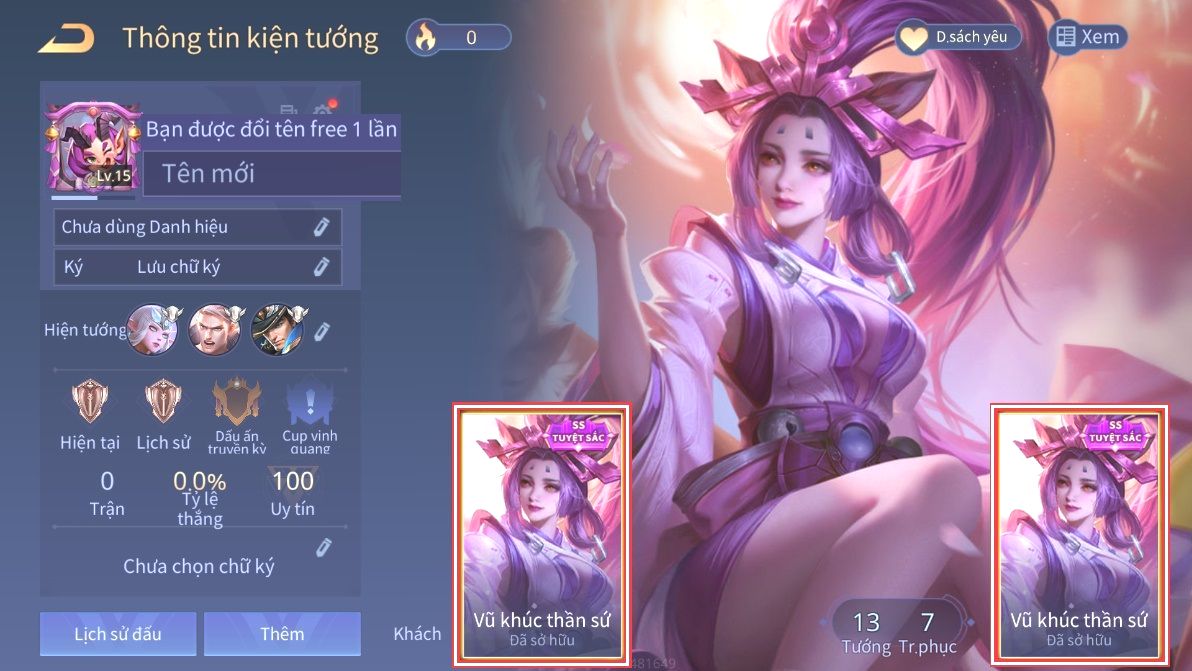Screen dimensions: 1192x671
Task: Select the Lv.15 player avatar
Action: click(x=90, y=149)
